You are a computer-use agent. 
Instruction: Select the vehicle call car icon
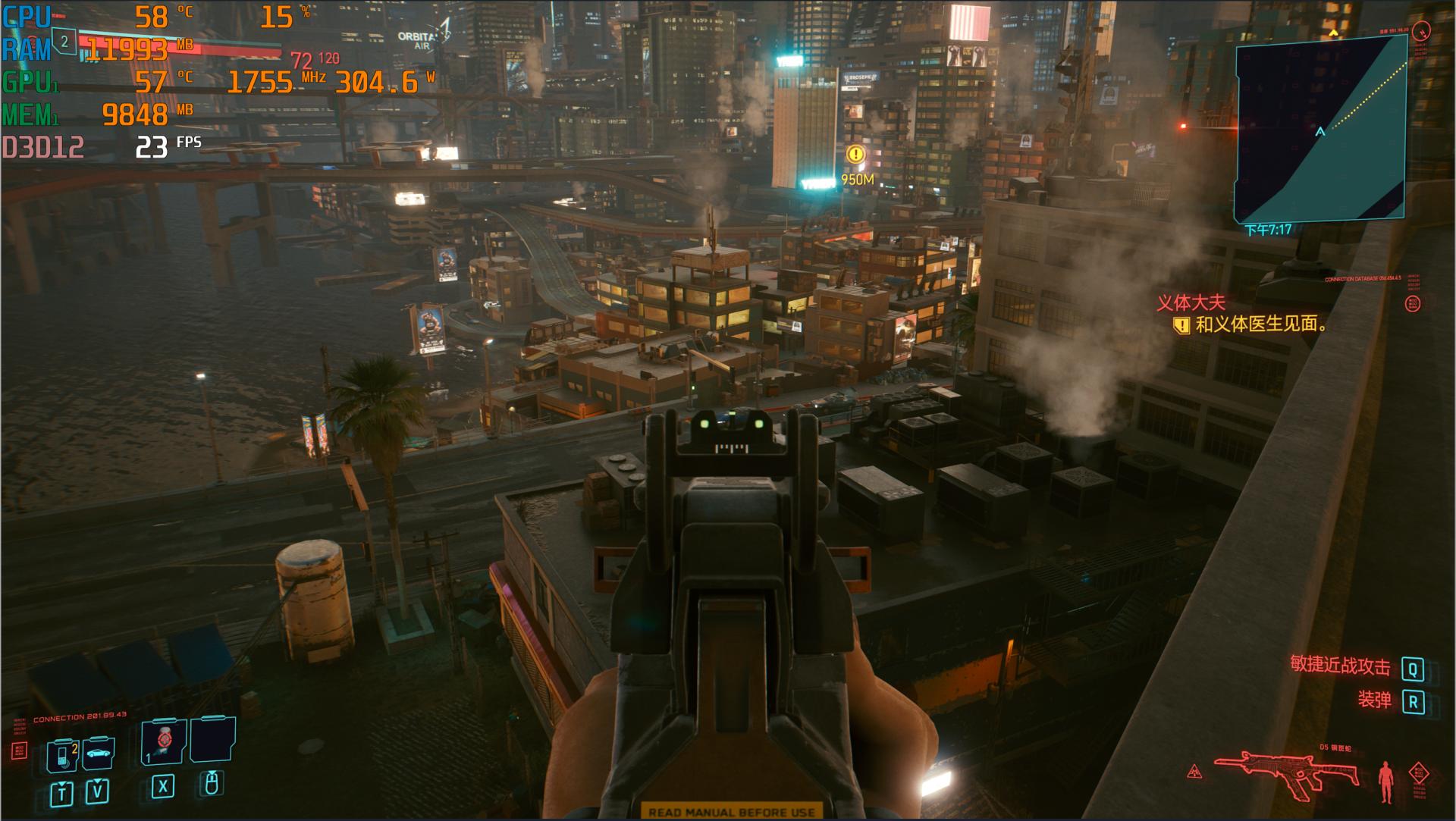pyautogui.click(x=99, y=753)
